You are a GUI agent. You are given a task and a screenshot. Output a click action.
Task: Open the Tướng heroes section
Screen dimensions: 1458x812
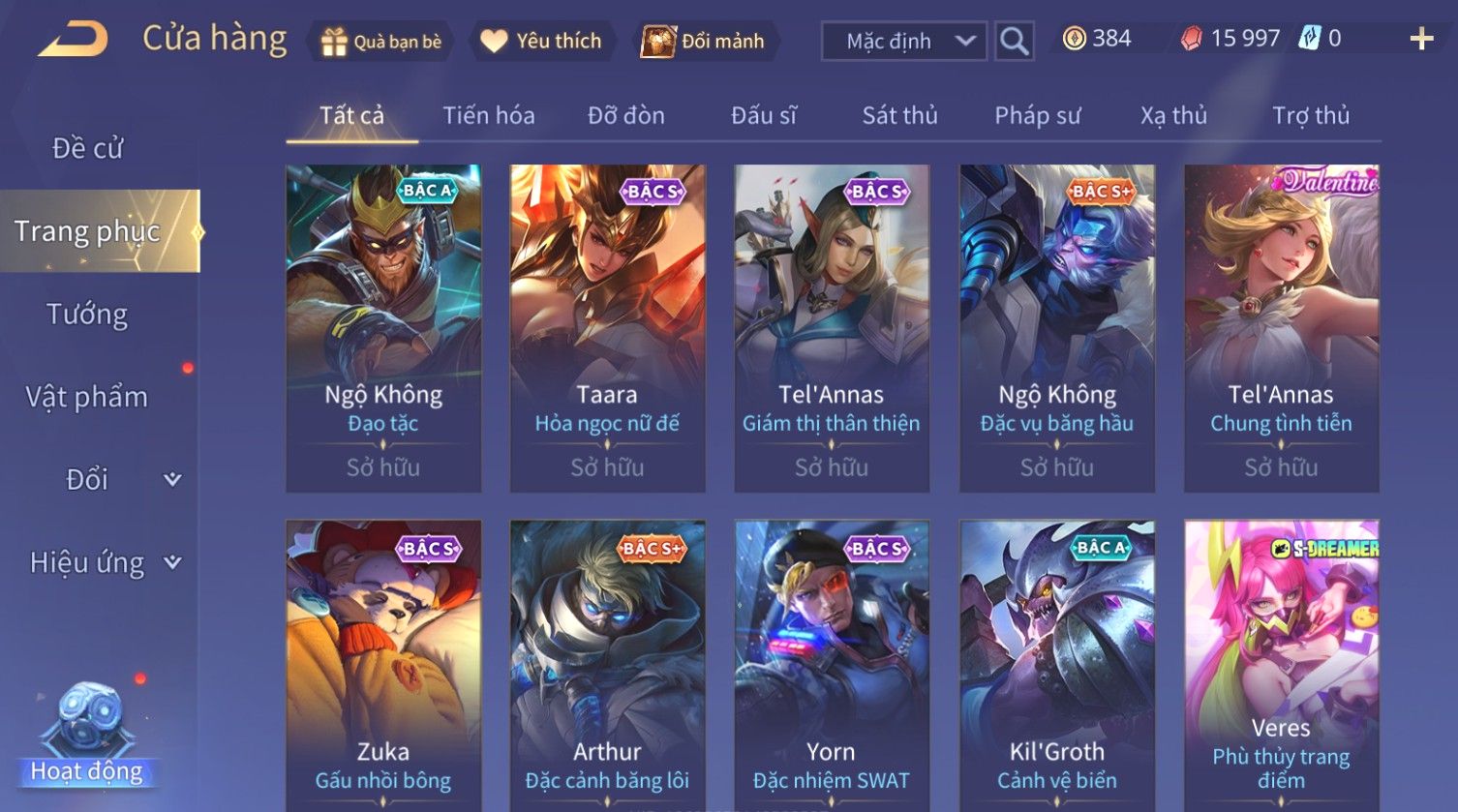[x=87, y=315]
